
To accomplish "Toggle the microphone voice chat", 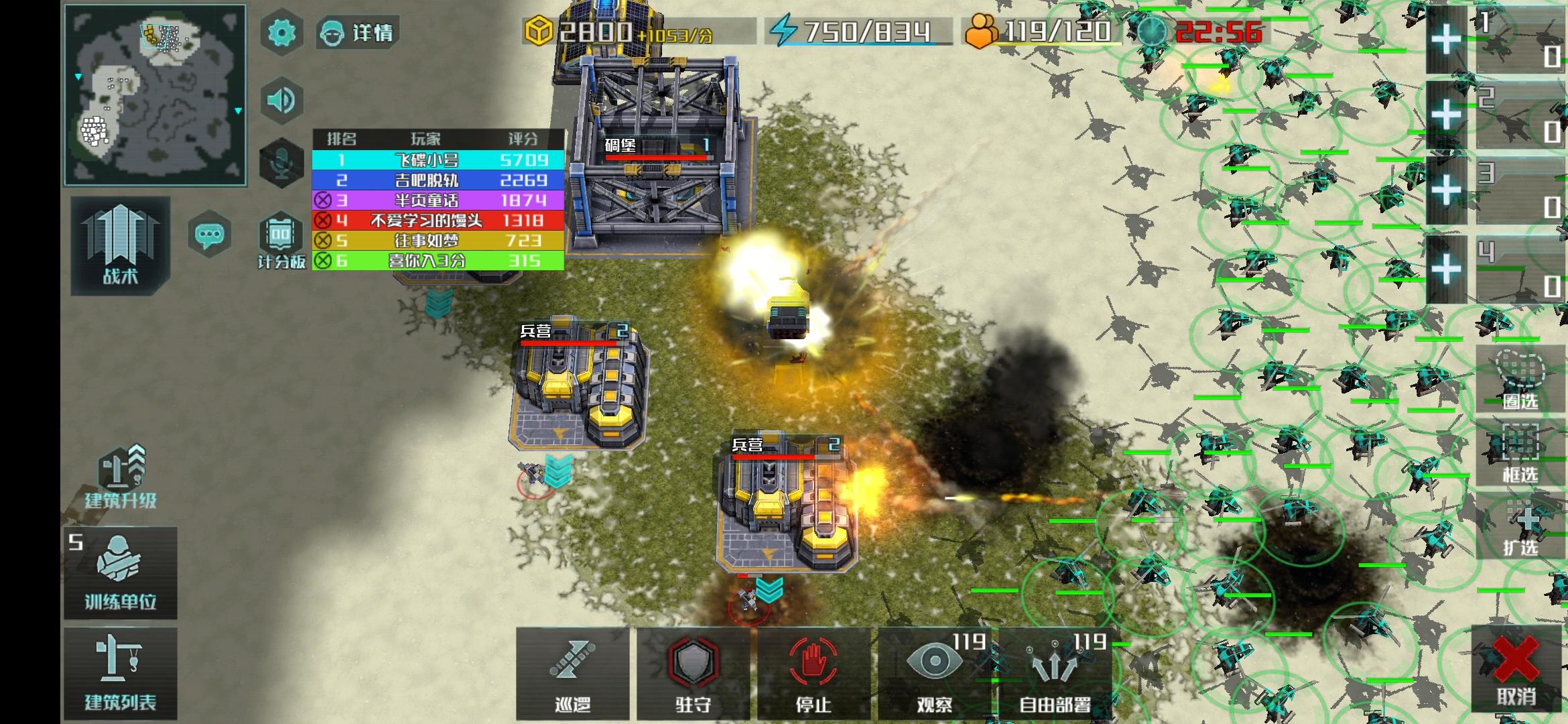I will pos(281,162).
